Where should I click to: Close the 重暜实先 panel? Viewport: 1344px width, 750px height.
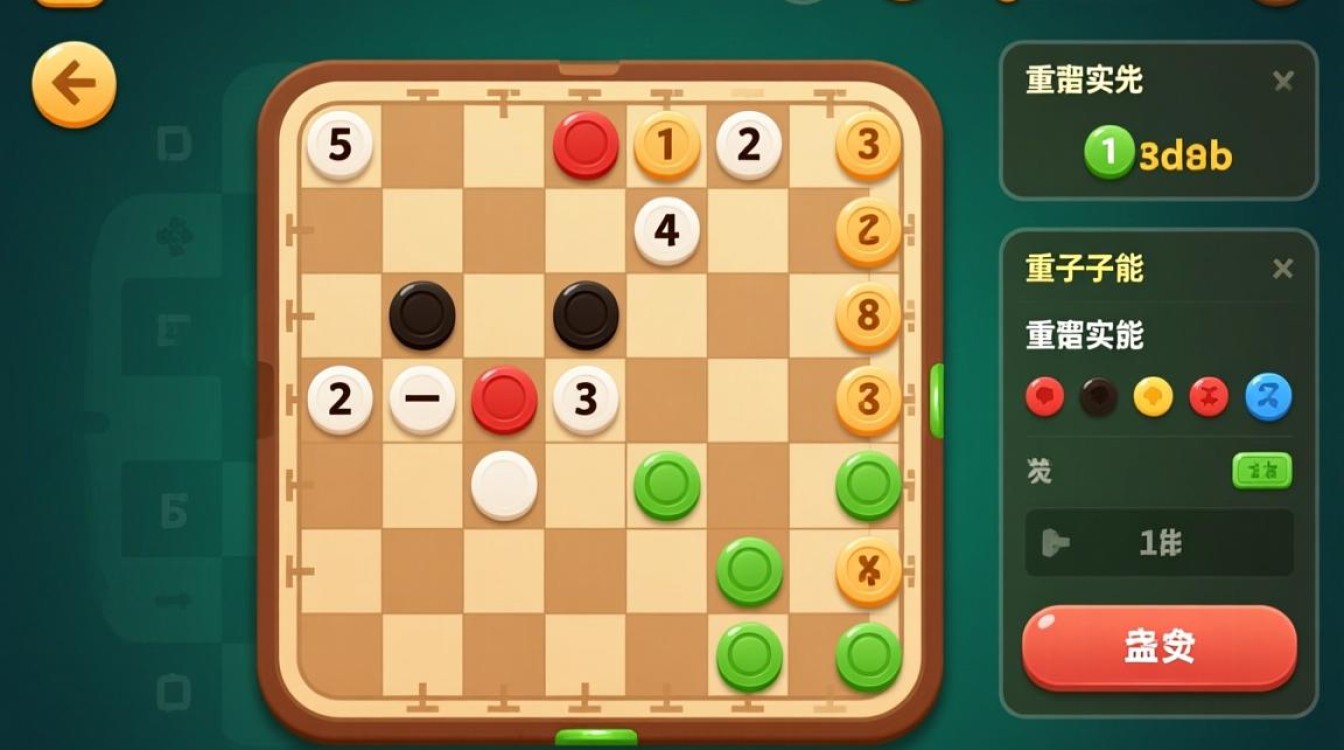coord(1284,82)
